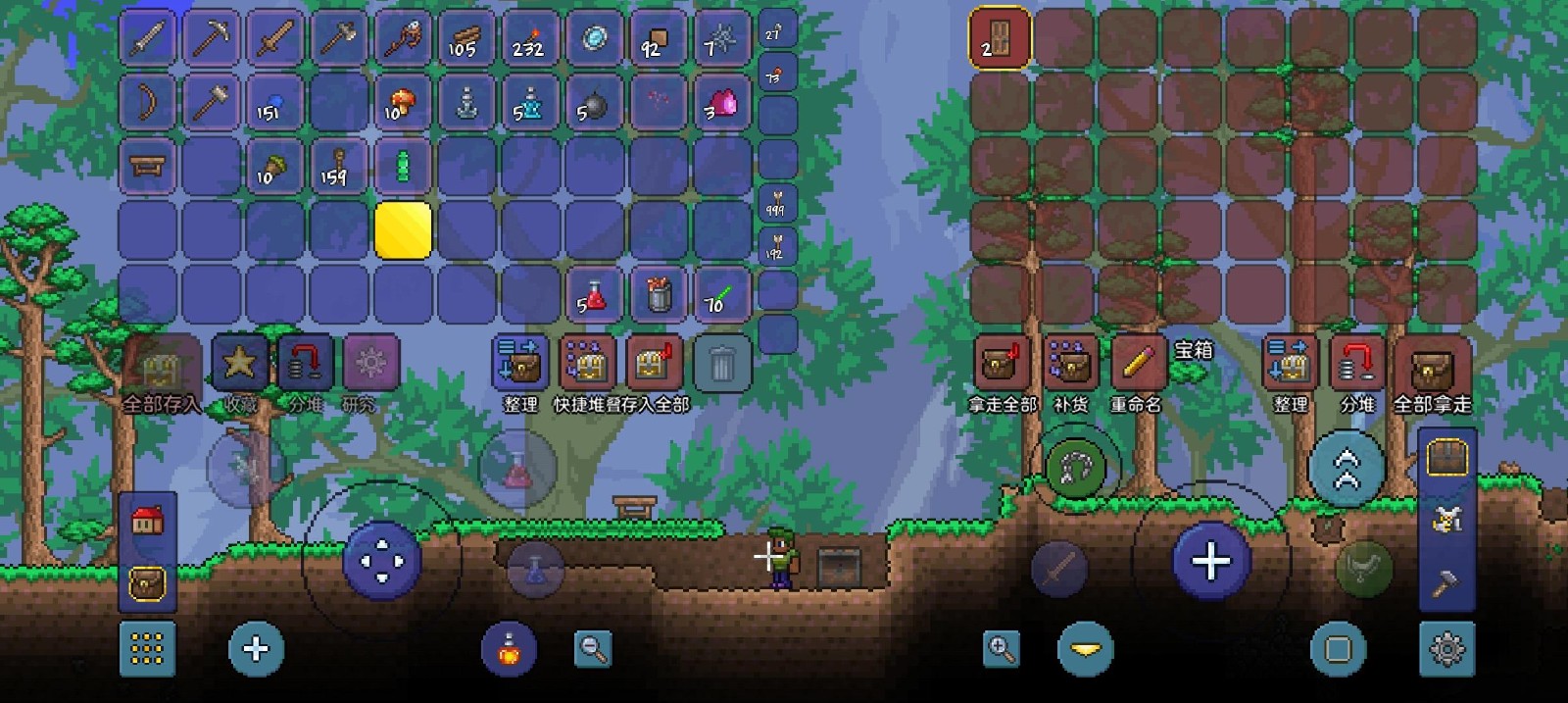This screenshot has height=703, width=1568.
Task: Select the workbench item slot
Action: (x=148, y=167)
